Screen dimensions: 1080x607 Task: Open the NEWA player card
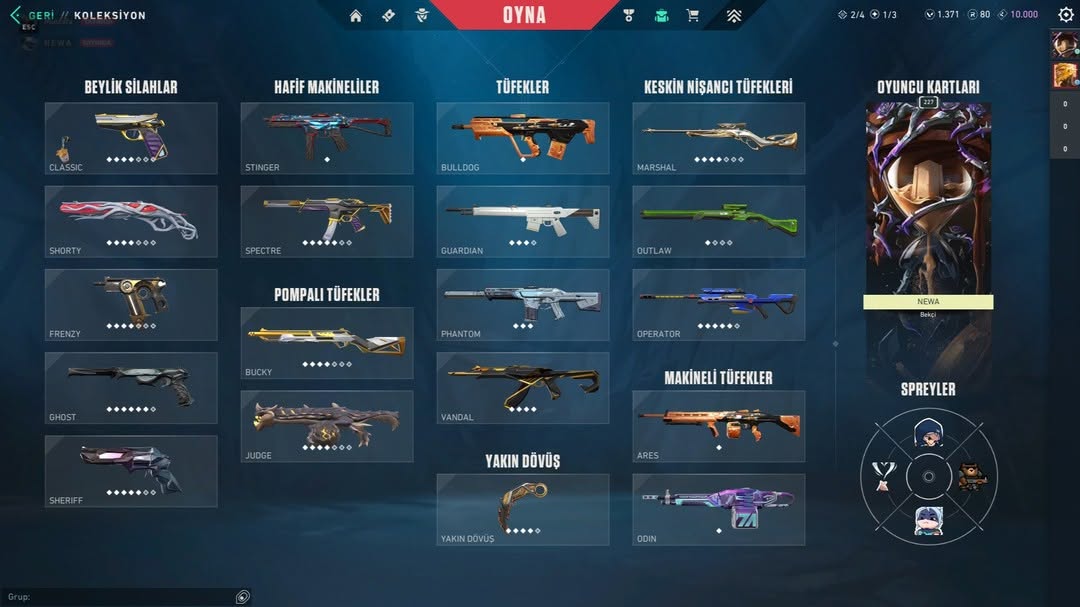pyautogui.click(x=928, y=210)
